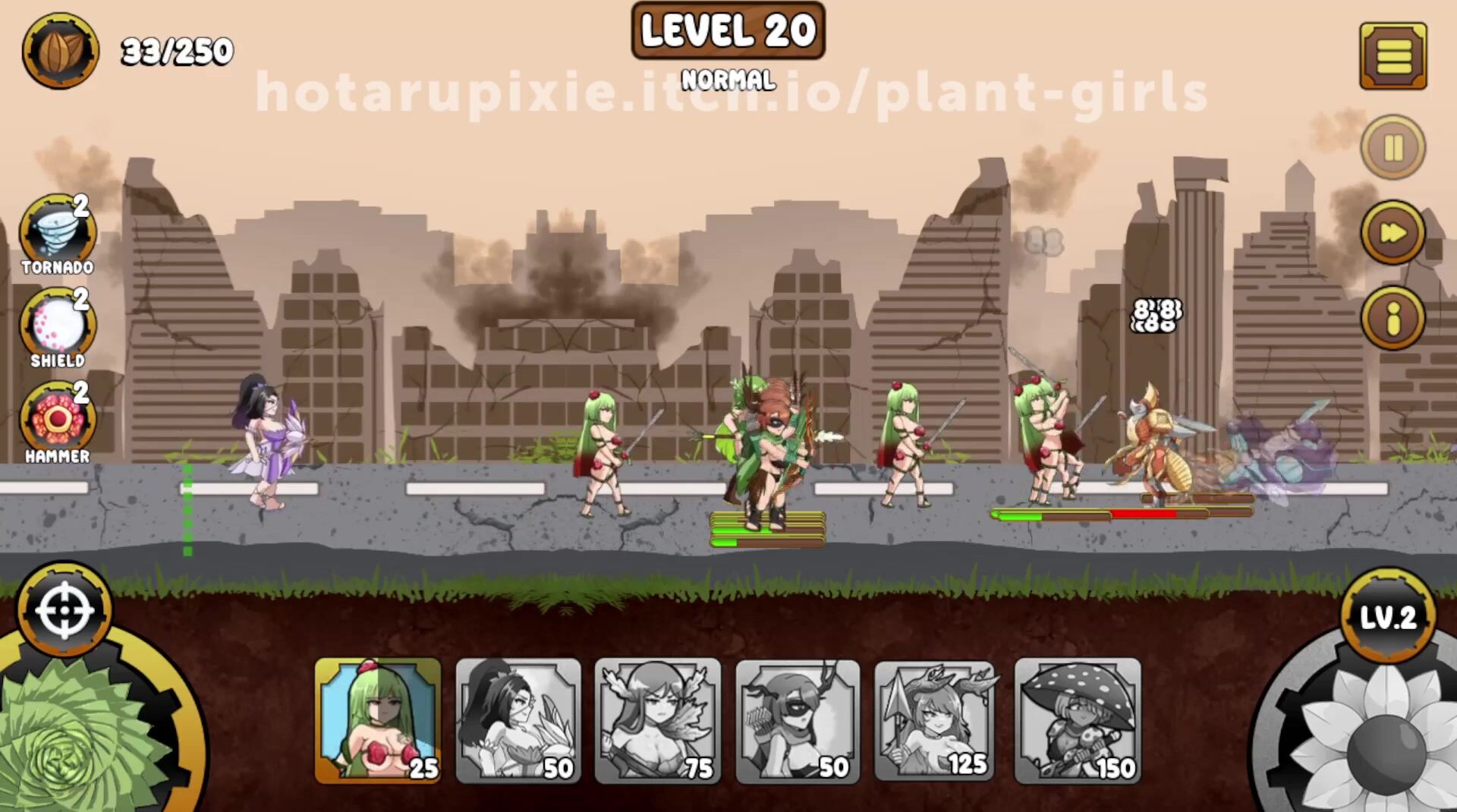Summon the green-haired girl costing 25
This screenshot has height=812, width=1457.
pos(378,720)
